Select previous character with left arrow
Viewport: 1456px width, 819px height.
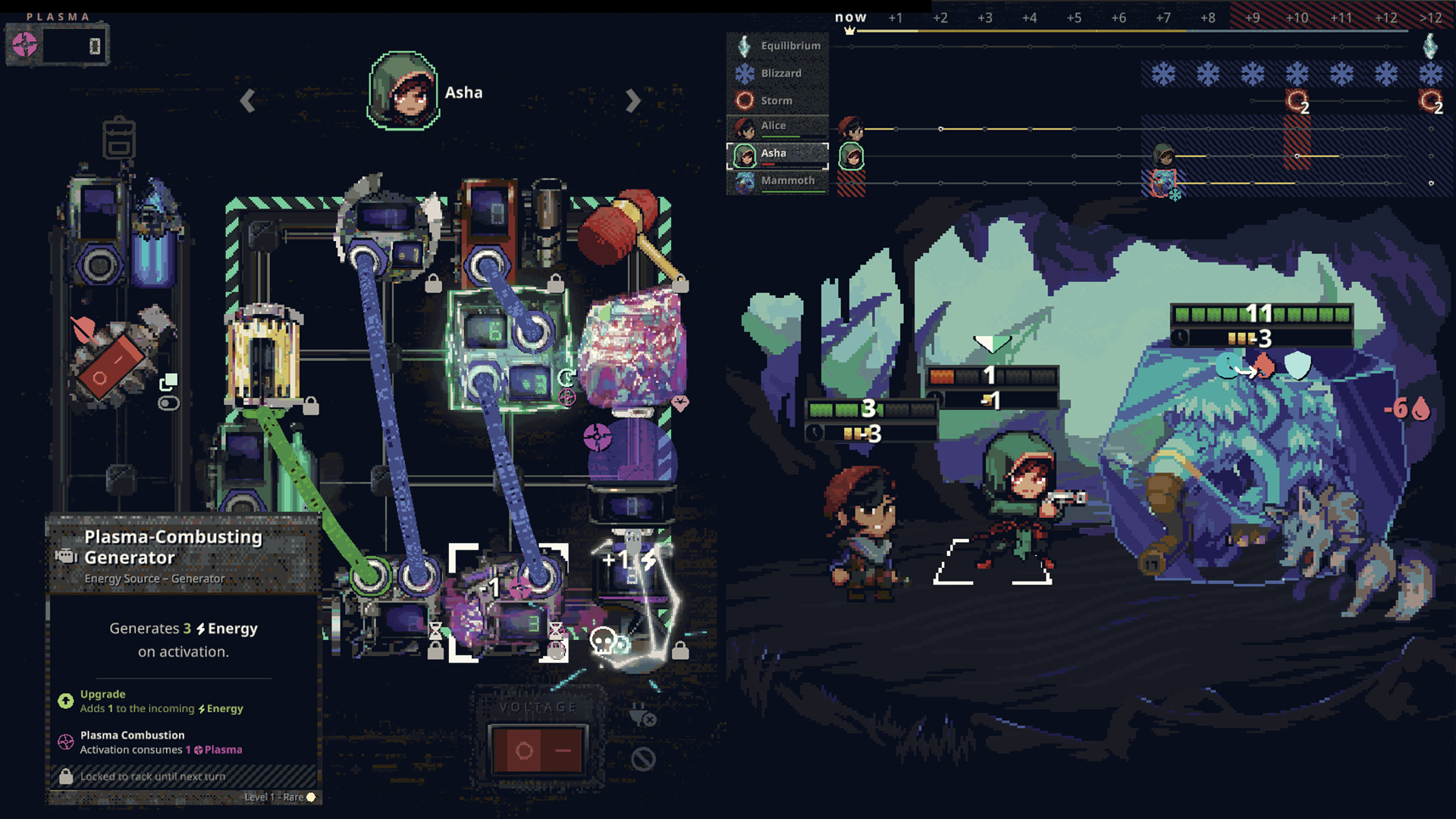click(247, 101)
